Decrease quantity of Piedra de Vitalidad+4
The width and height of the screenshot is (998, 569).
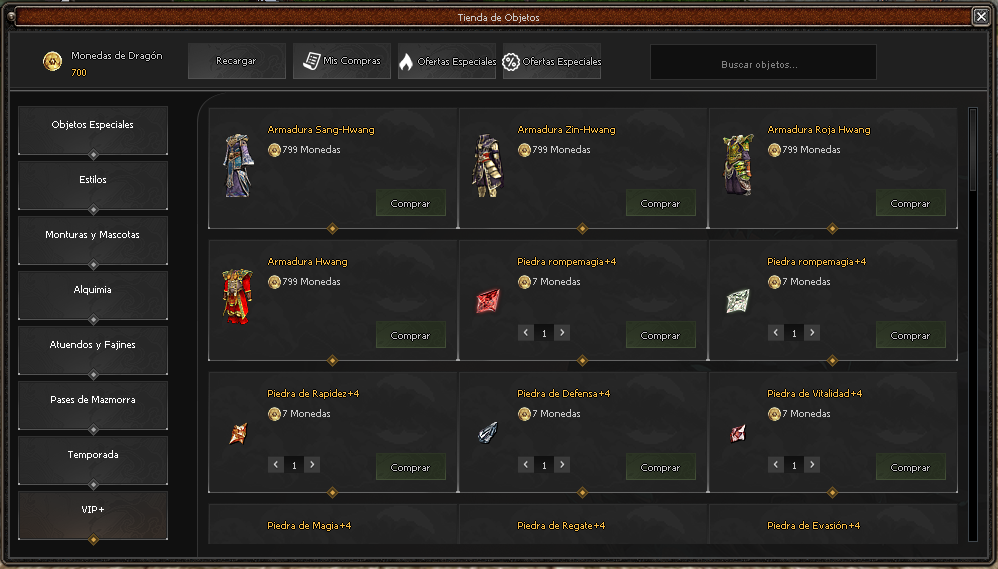click(775, 465)
